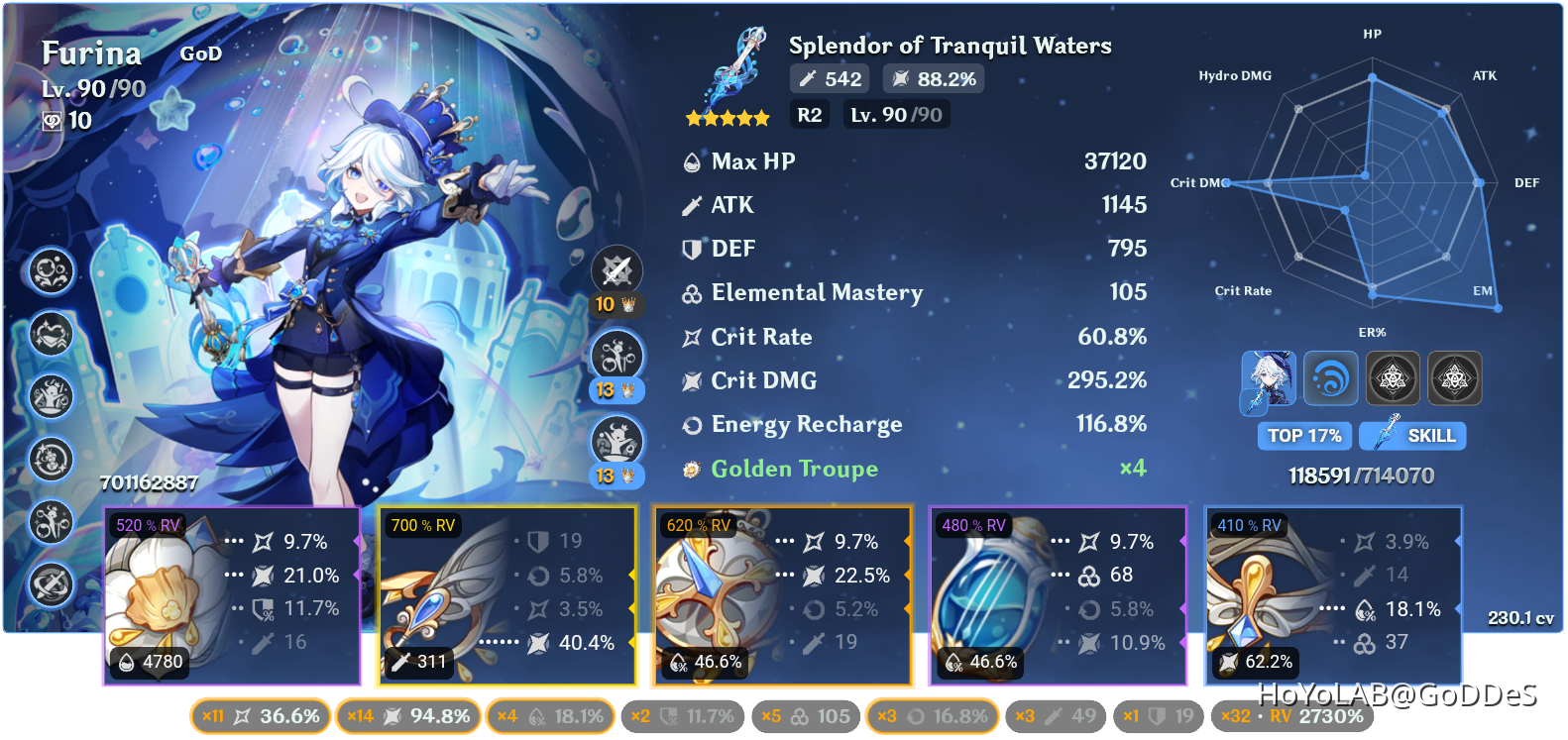The image size is (1568, 740).
Task: Select the Hydro element icon in the team row
Action: click(x=1331, y=378)
